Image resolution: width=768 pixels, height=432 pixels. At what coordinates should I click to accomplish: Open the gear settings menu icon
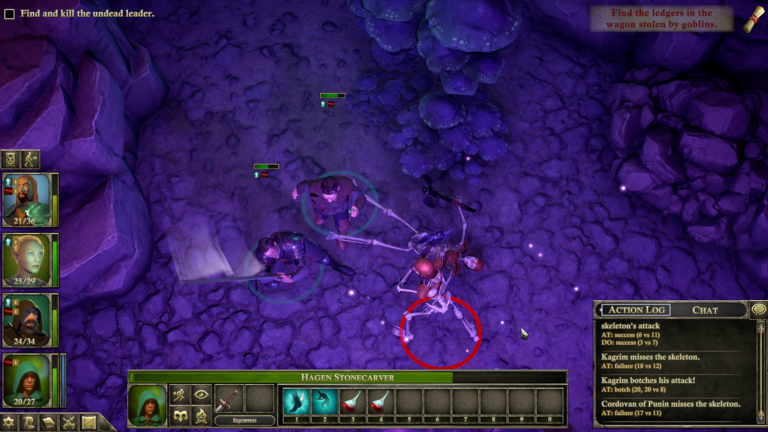[x=10, y=423]
